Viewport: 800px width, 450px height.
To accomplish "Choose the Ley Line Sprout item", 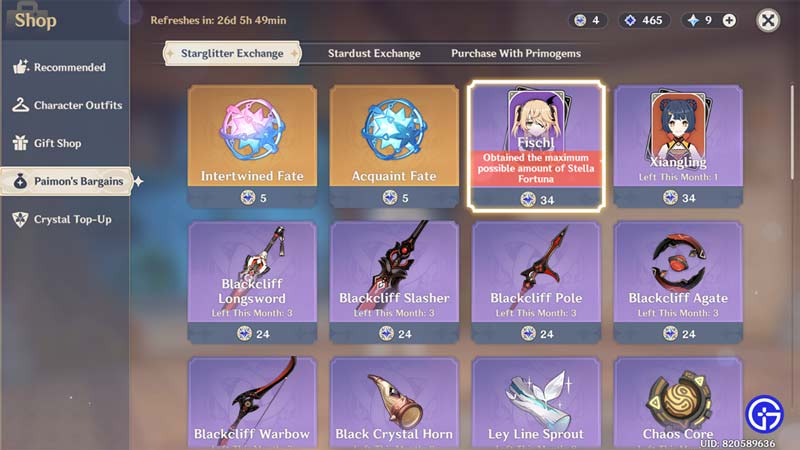I will tap(535, 403).
